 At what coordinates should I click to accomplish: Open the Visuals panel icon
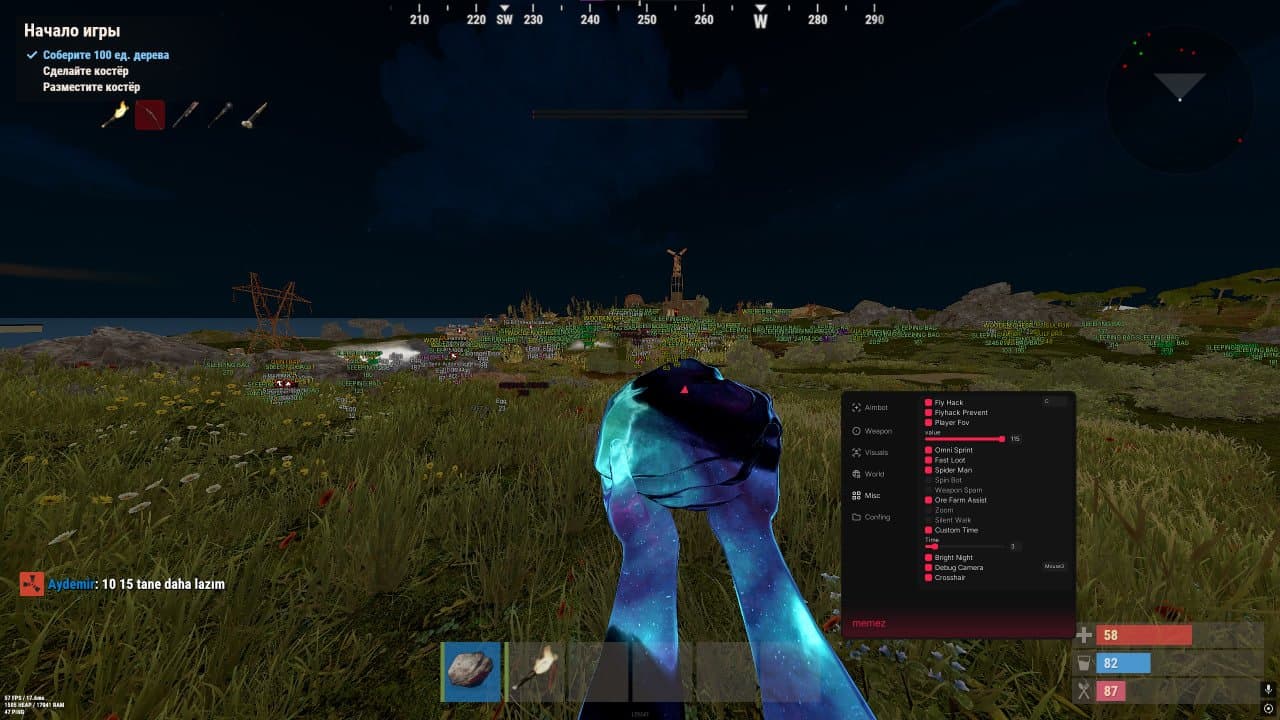pyautogui.click(x=856, y=453)
